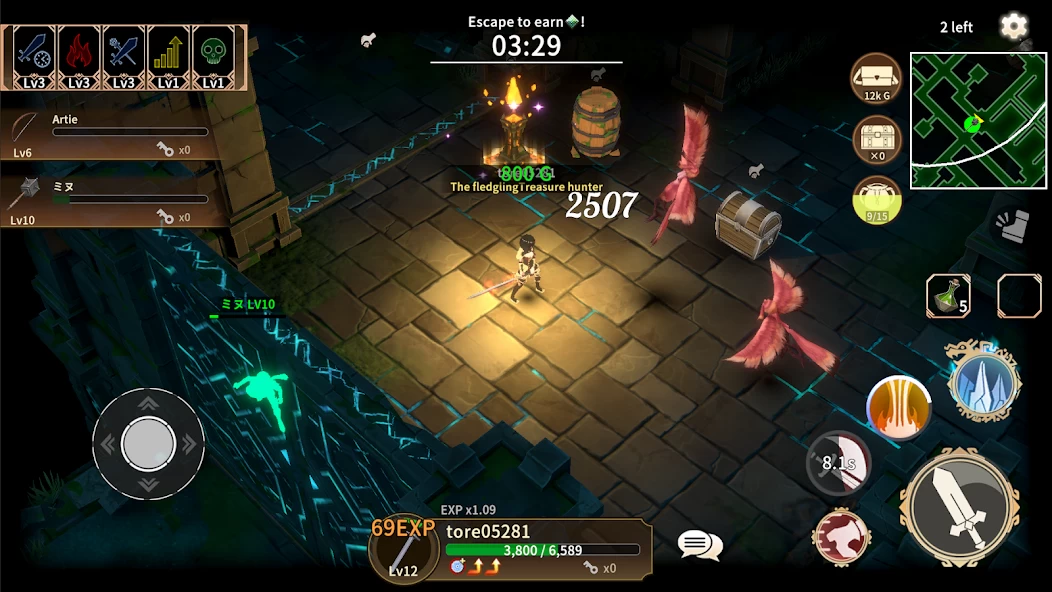Attack with the large sword button
Image resolution: width=1052 pixels, height=592 pixels.
[x=958, y=507]
